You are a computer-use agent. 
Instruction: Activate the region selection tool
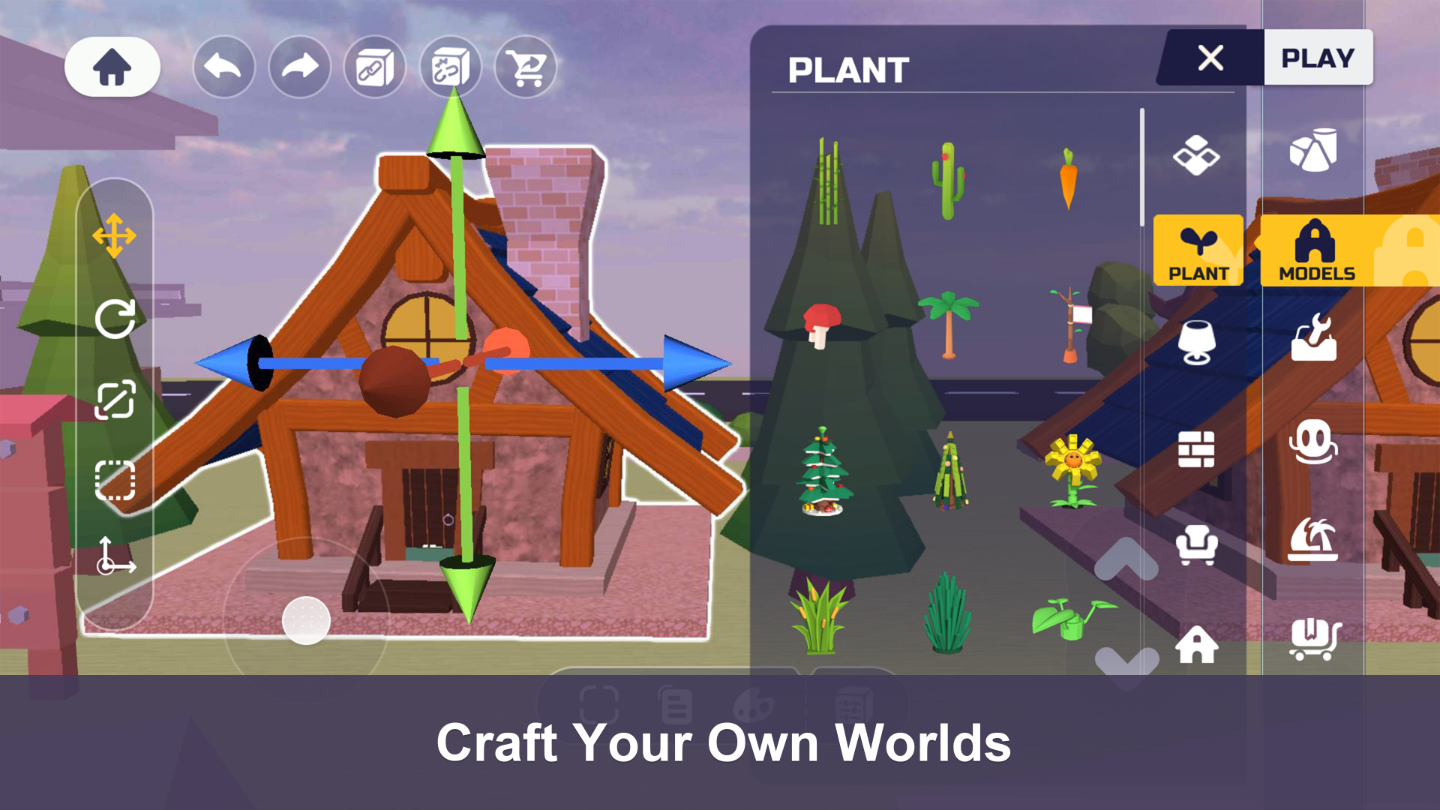113,480
